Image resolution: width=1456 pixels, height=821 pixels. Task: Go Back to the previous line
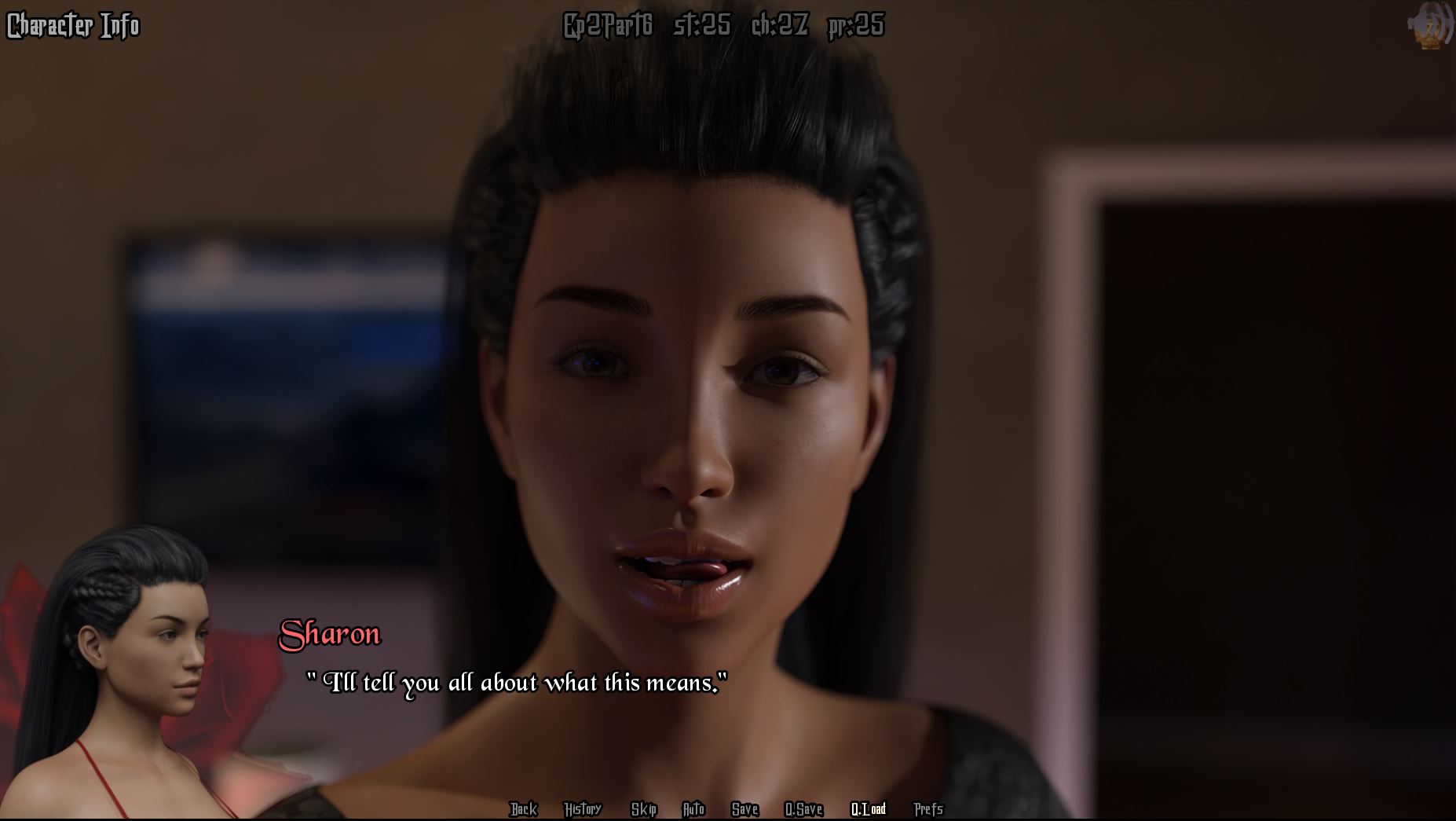pos(523,808)
